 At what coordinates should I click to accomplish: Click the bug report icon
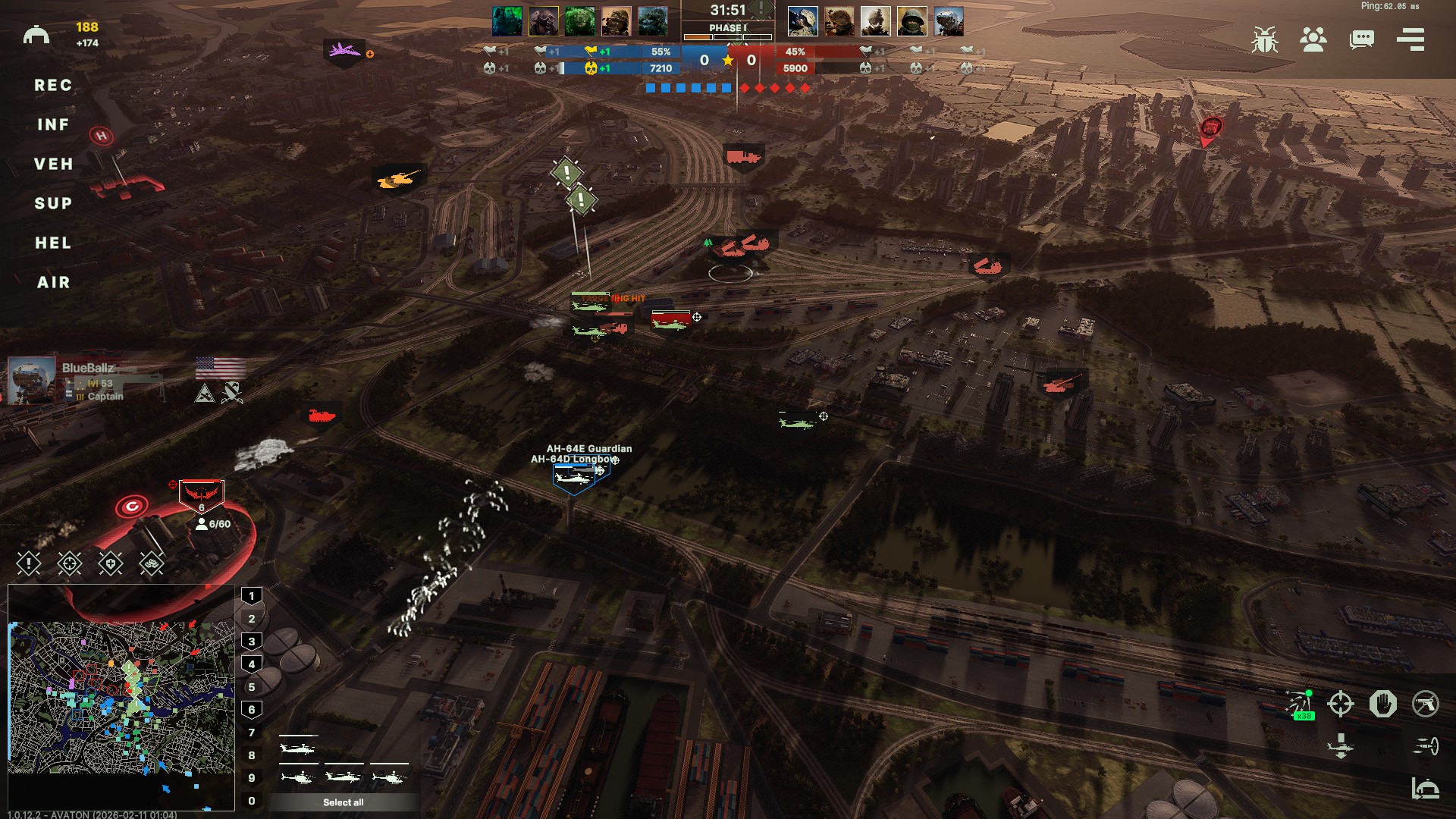[x=1264, y=39]
